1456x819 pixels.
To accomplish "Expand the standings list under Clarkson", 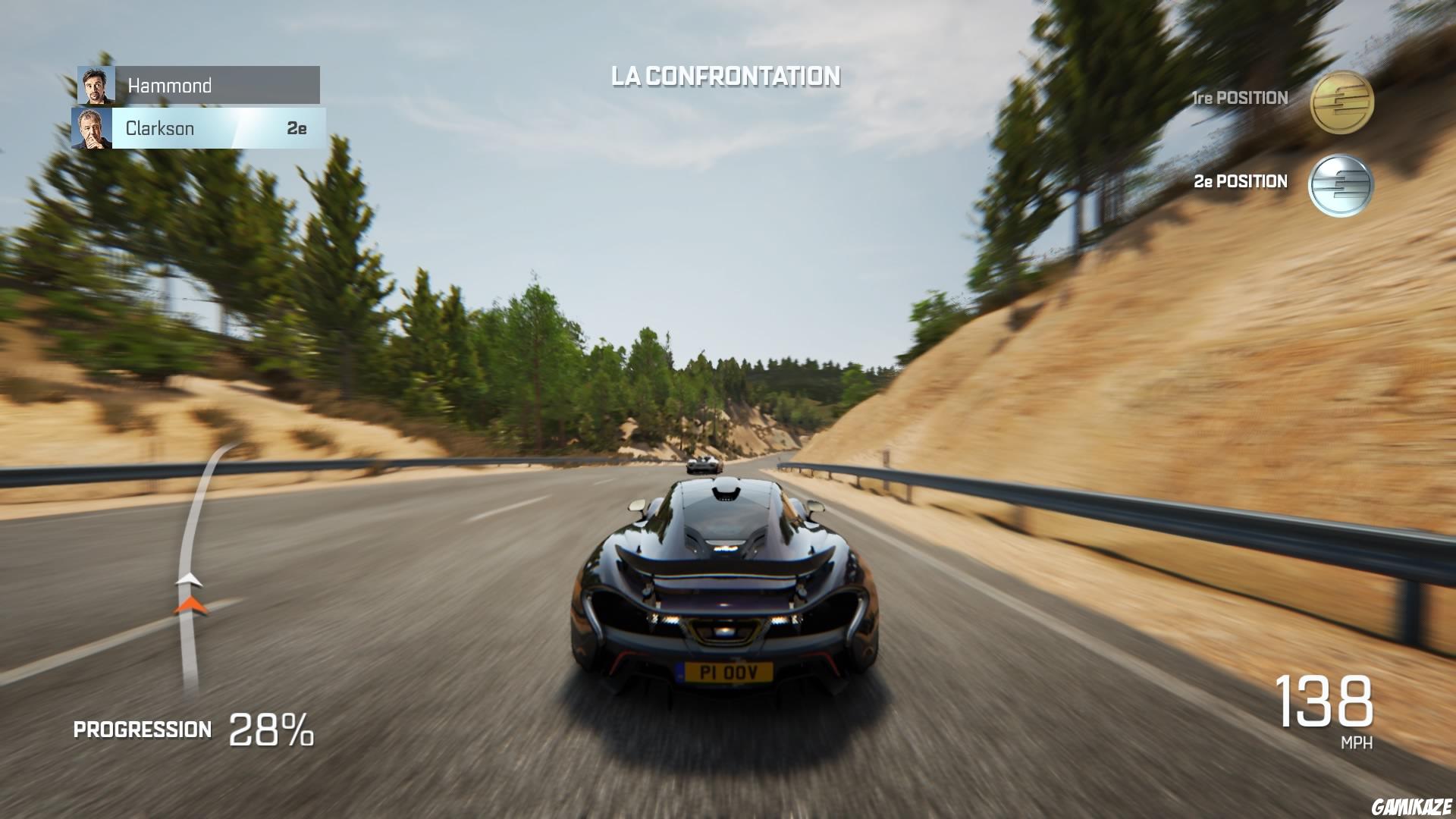I will [x=212, y=127].
